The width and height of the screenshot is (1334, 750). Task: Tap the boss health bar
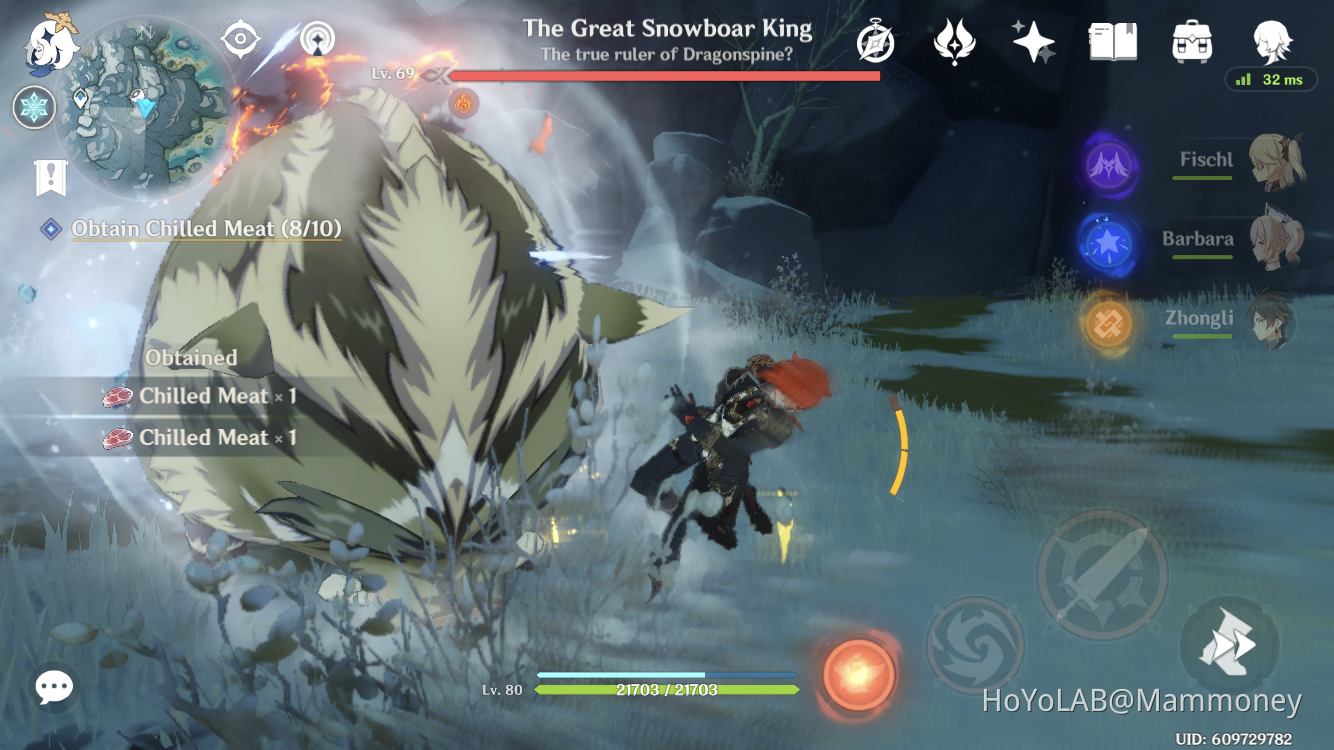coord(665,74)
